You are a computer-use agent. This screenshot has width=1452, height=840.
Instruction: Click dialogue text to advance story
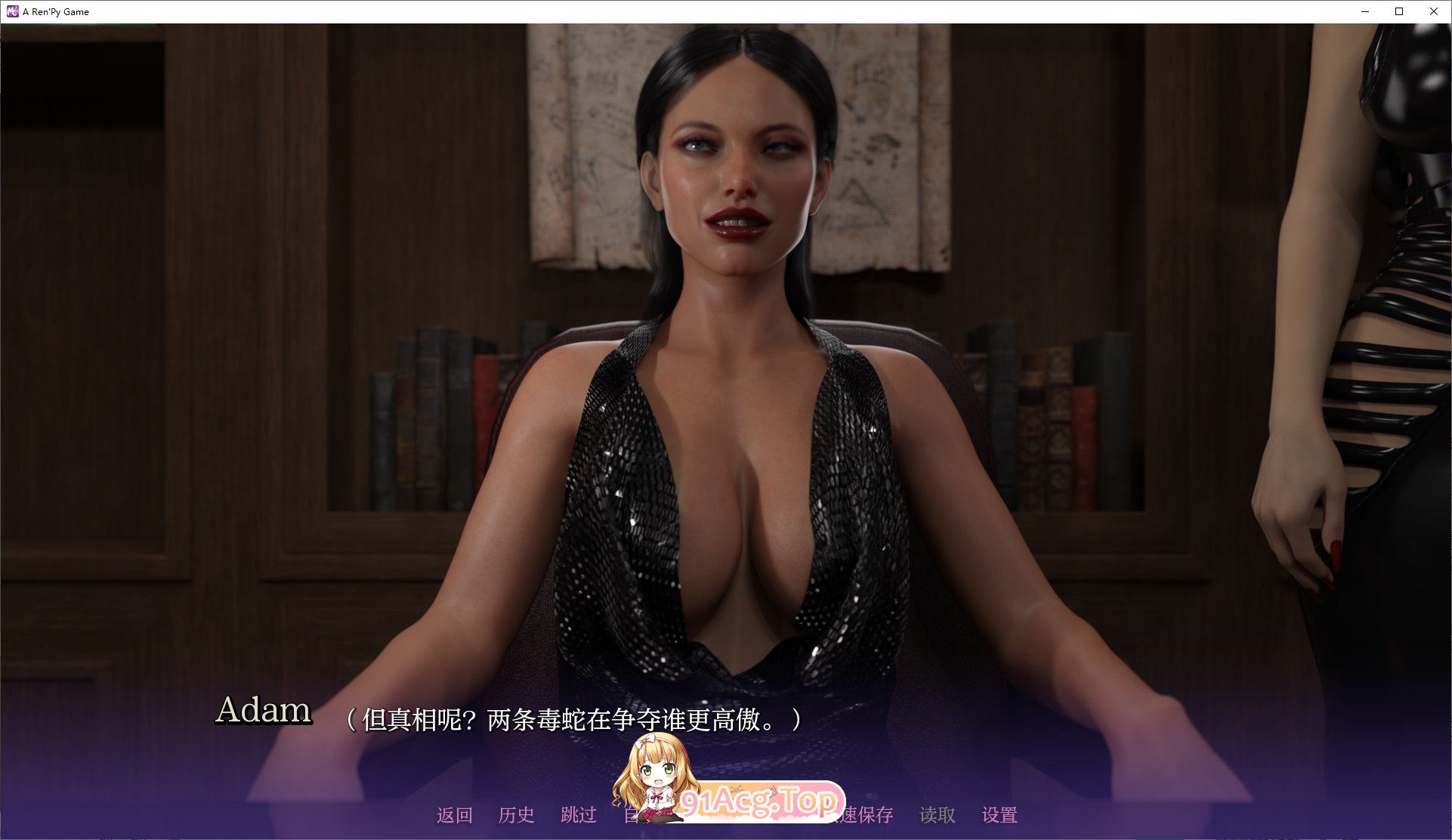[x=574, y=719]
